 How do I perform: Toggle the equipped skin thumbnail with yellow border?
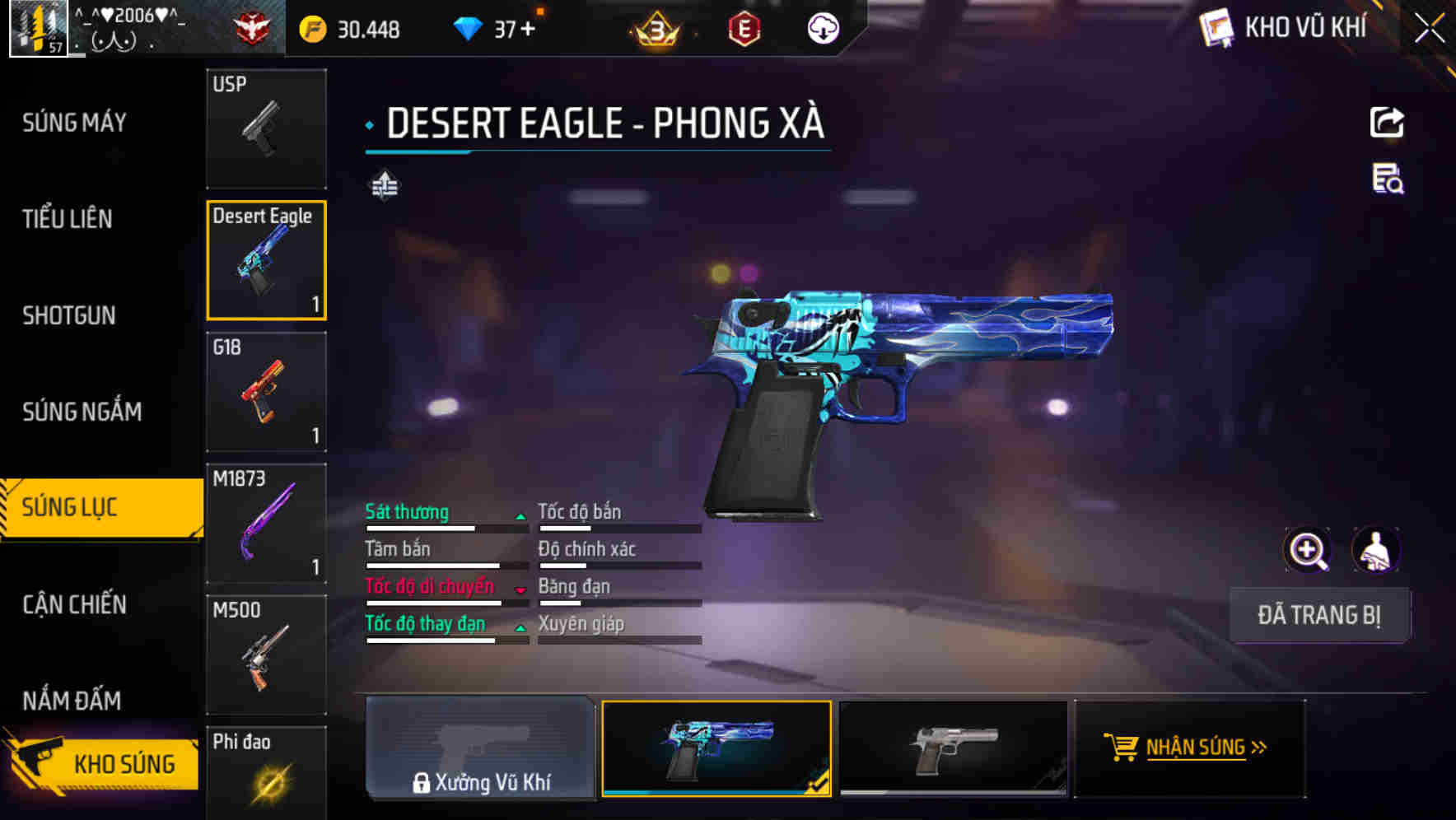click(x=716, y=748)
